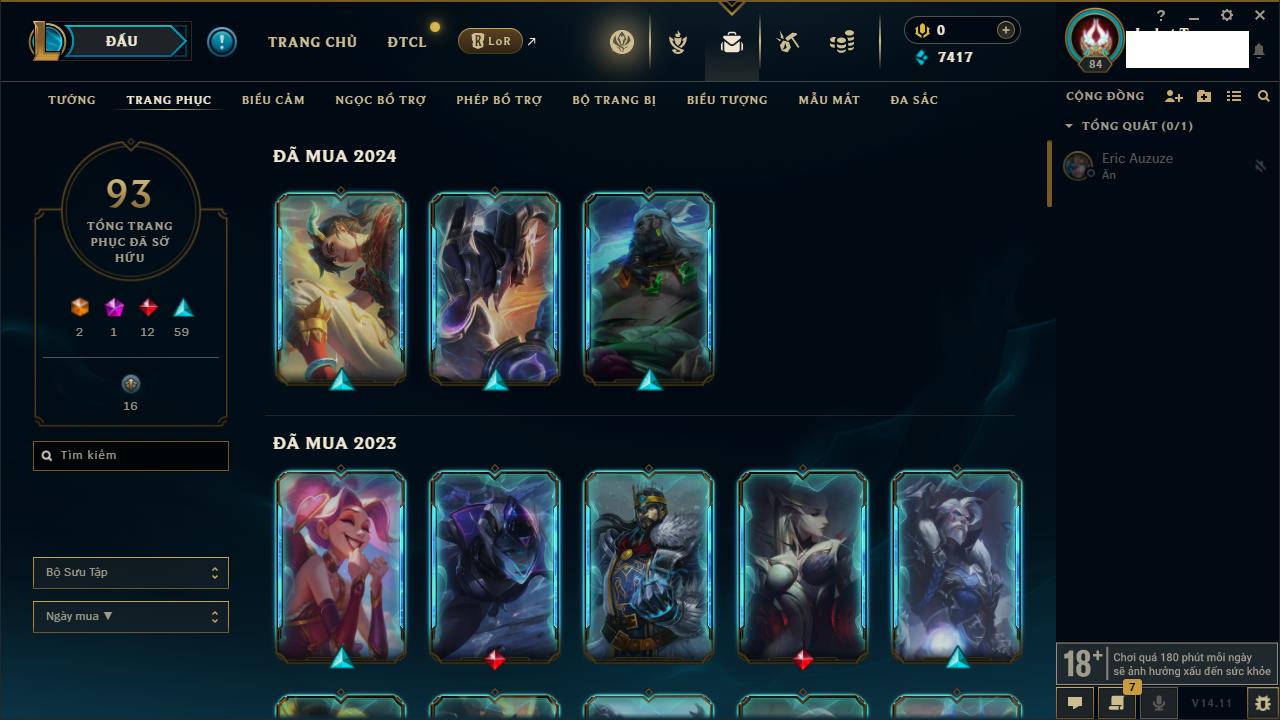
Task: Launch the LoR link button
Action: pyautogui.click(x=491, y=41)
